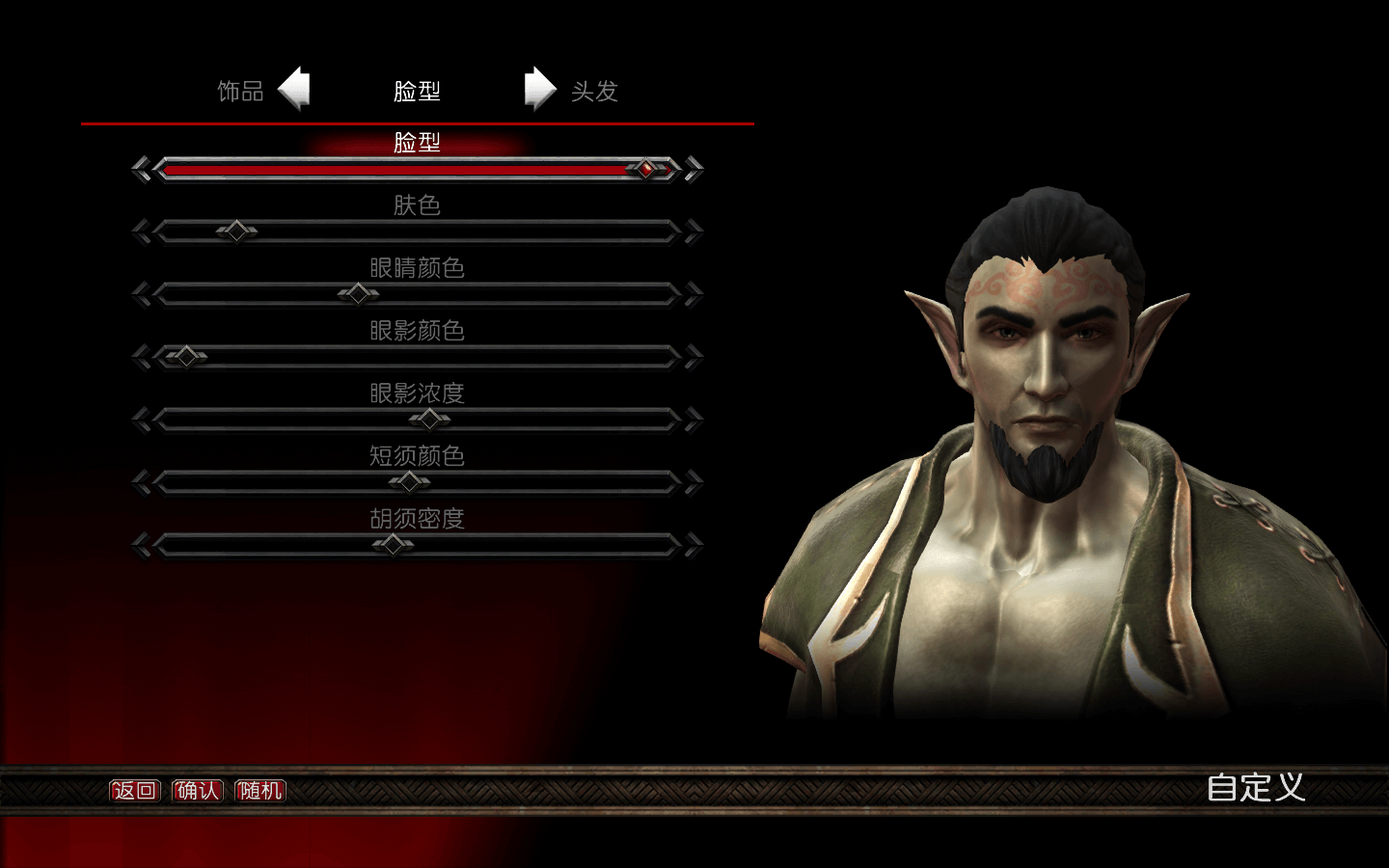
Task: Increase 眼睛颜色 with its right arrow
Action: point(694,294)
